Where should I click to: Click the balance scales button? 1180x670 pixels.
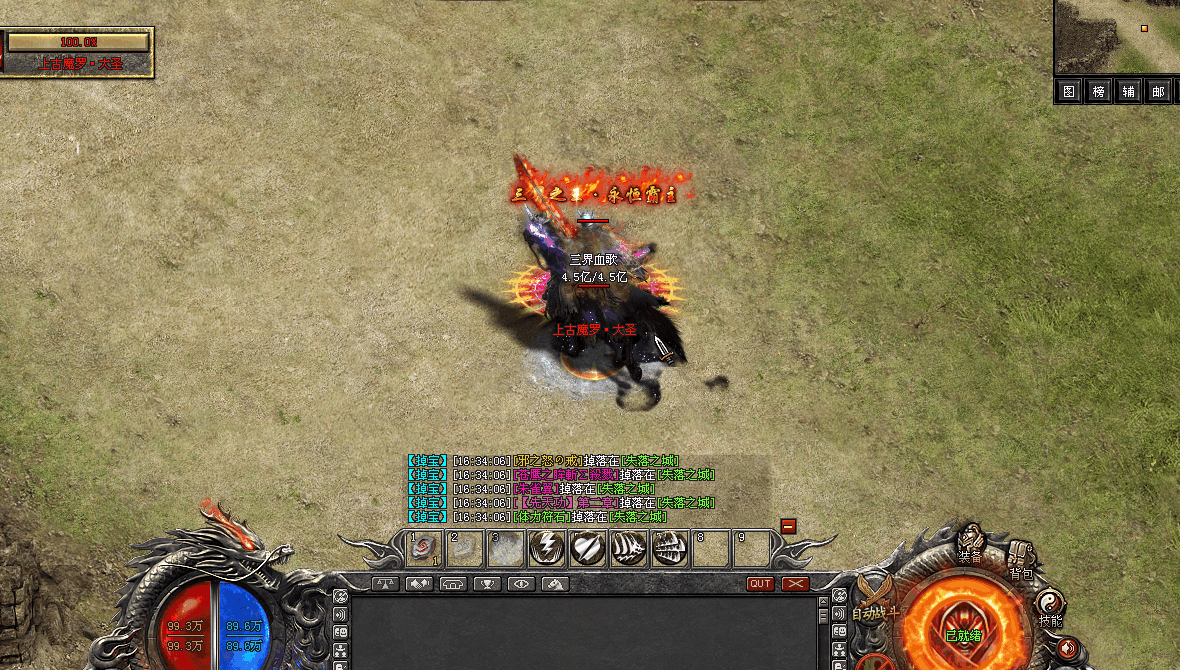pos(385,584)
